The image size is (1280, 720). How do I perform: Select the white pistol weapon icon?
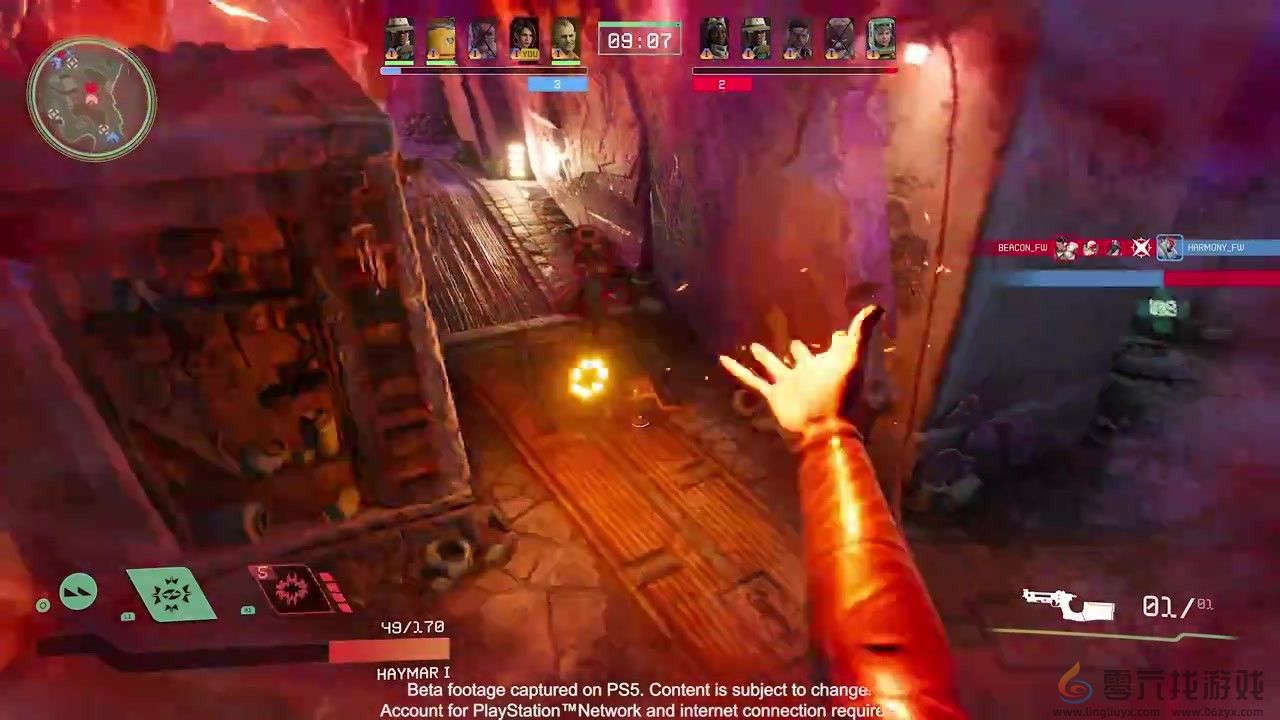[x=1068, y=604]
